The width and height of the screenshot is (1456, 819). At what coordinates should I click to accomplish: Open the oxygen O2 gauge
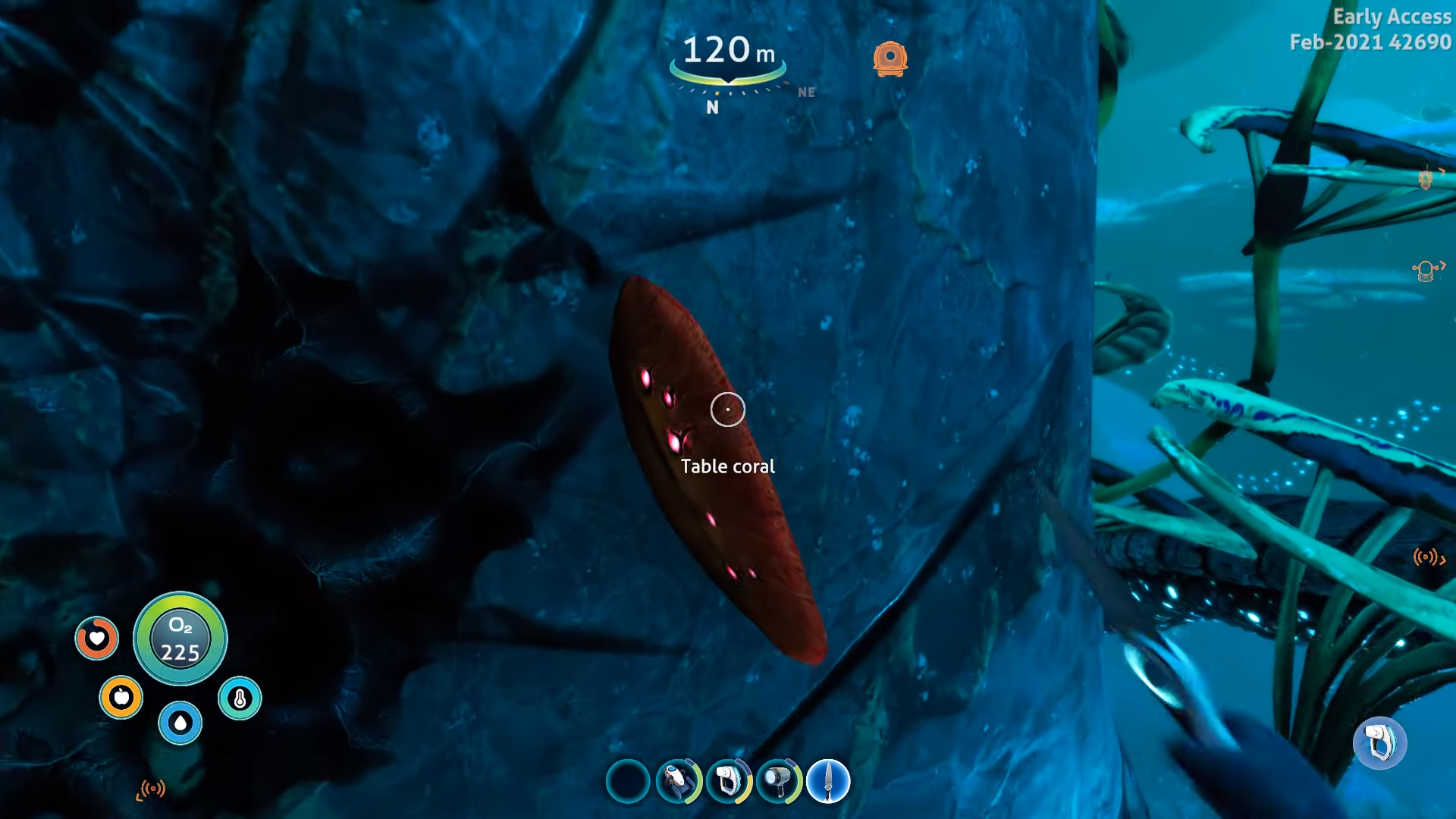[x=180, y=639]
